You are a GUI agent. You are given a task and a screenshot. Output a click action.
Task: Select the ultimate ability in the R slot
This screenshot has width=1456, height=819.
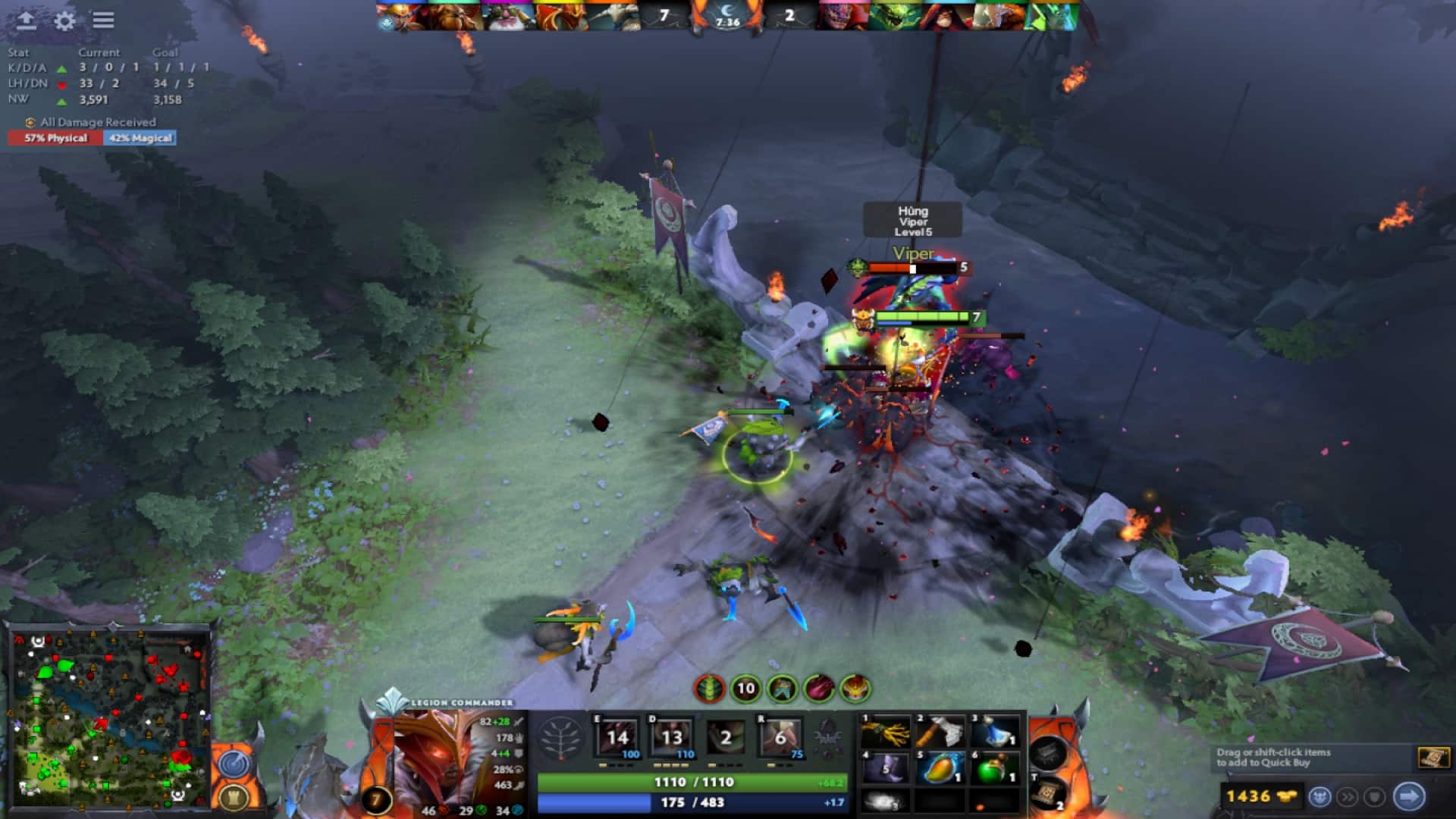click(x=781, y=737)
